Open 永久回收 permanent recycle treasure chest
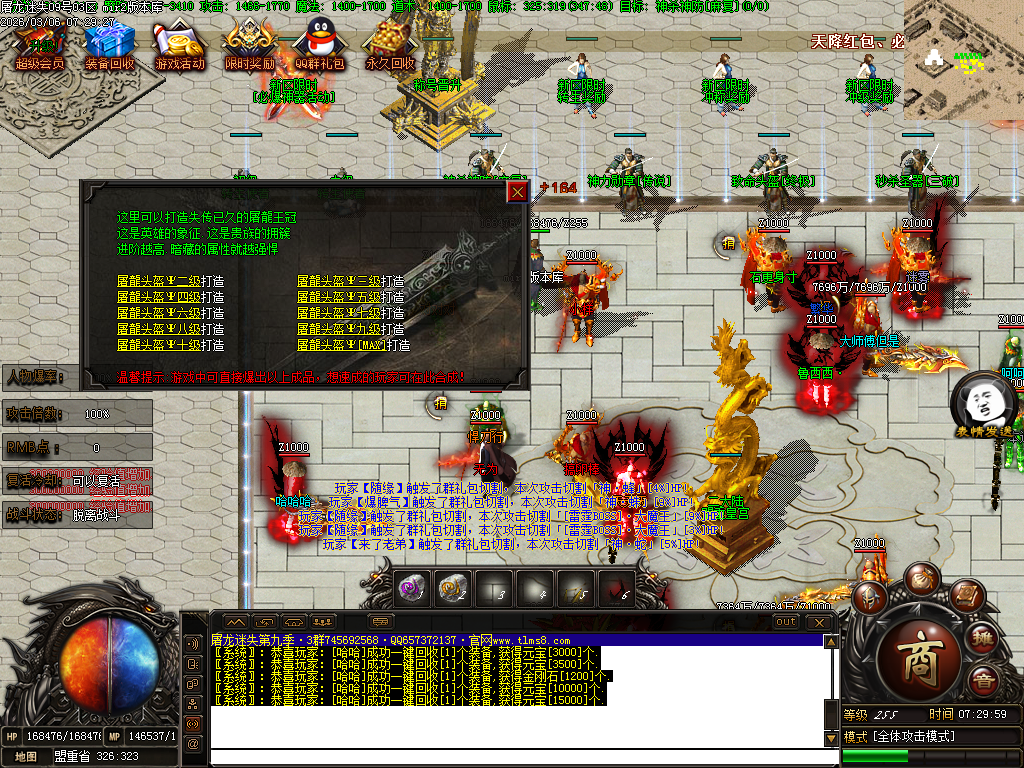Image resolution: width=1024 pixels, height=768 pixels. tap(389, 45)
